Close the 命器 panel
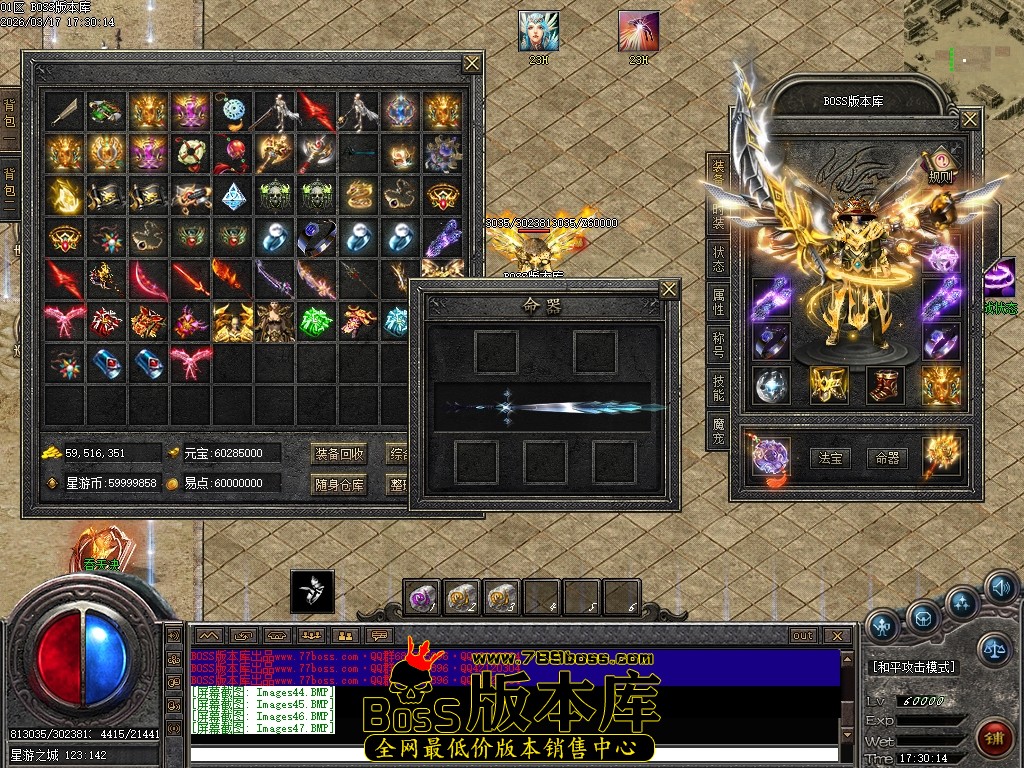This screenshot has height=768, width=1024. click(x=669, y=290)
